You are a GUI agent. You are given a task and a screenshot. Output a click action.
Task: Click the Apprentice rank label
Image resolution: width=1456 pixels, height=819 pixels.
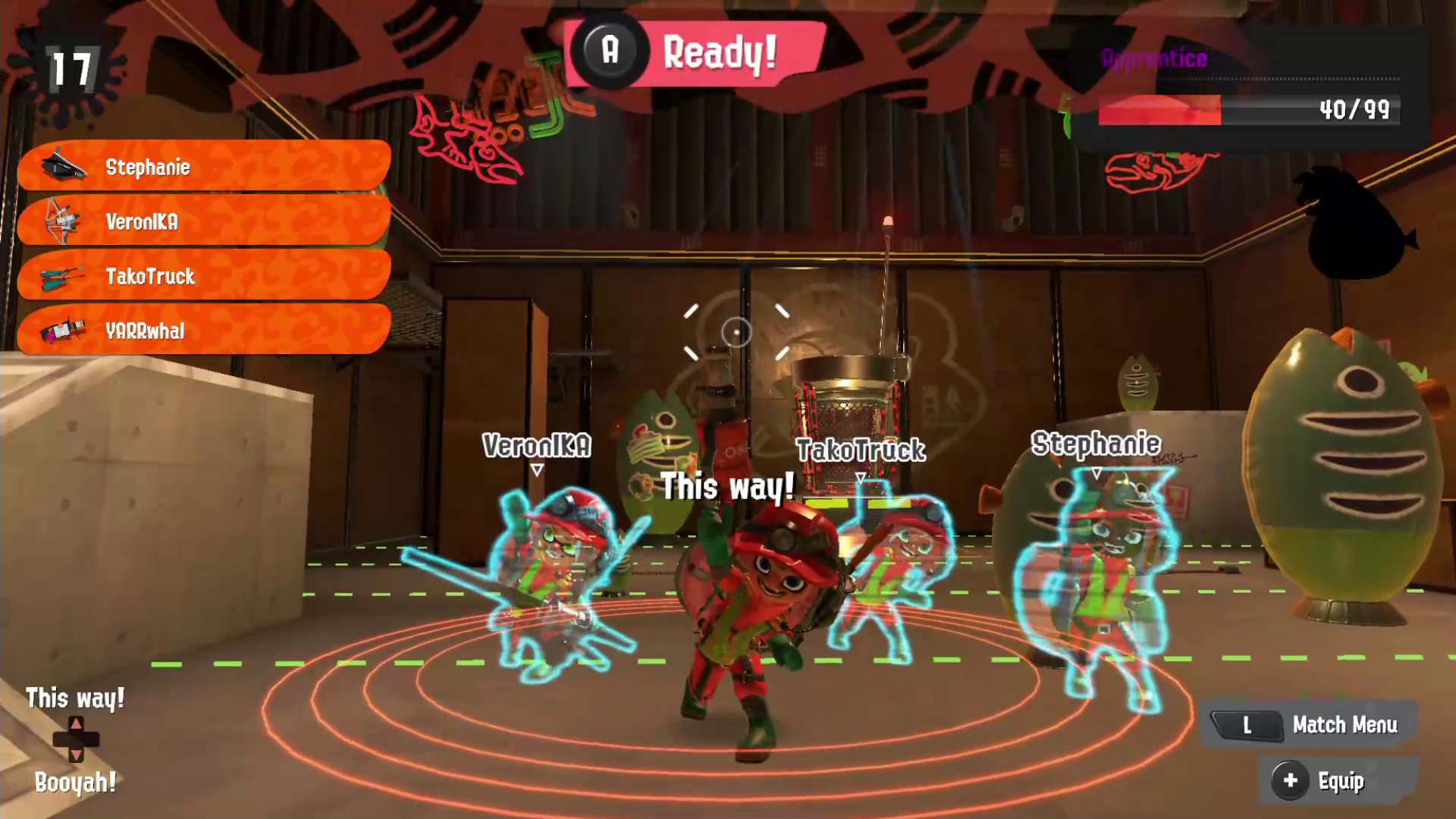coord(1153,59)
